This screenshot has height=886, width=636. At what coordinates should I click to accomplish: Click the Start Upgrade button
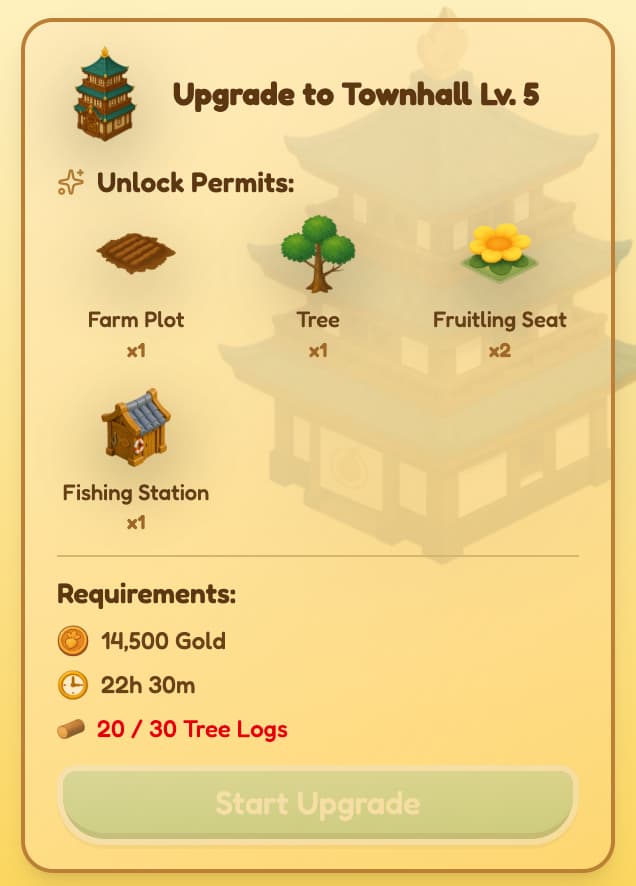pyautogui.click(x=318, y=804)
